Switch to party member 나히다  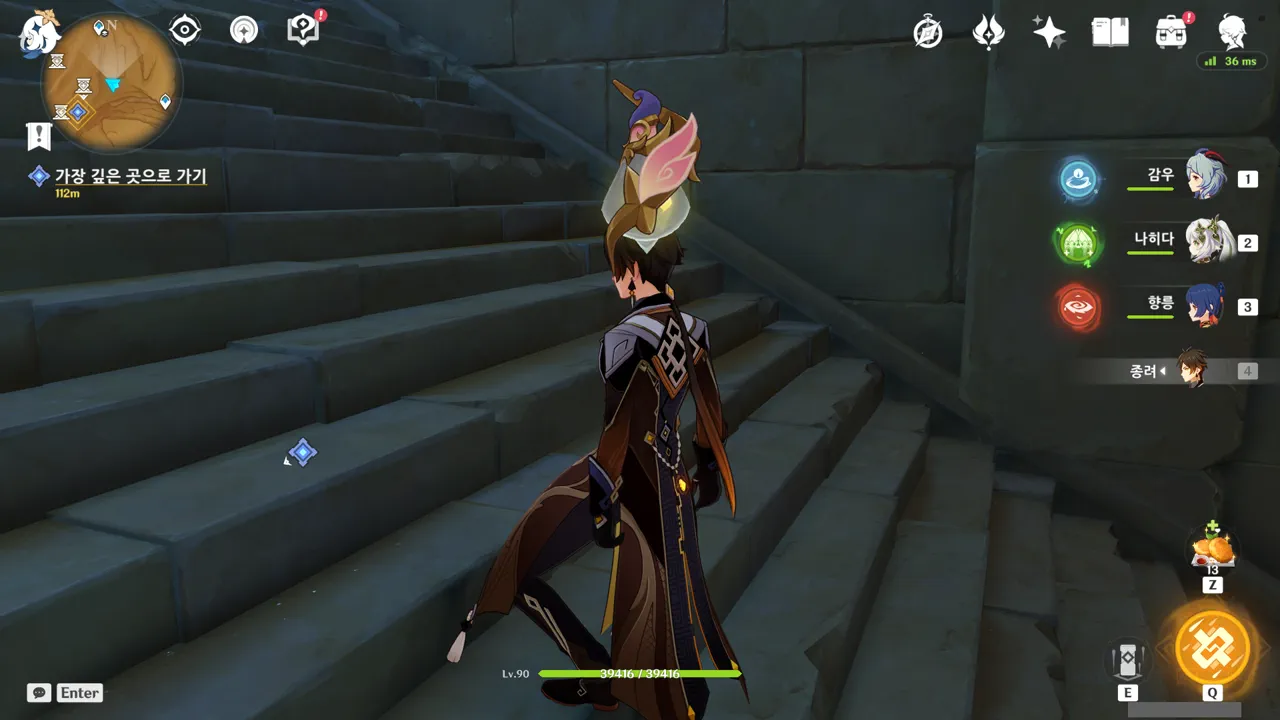point(1205,242)
